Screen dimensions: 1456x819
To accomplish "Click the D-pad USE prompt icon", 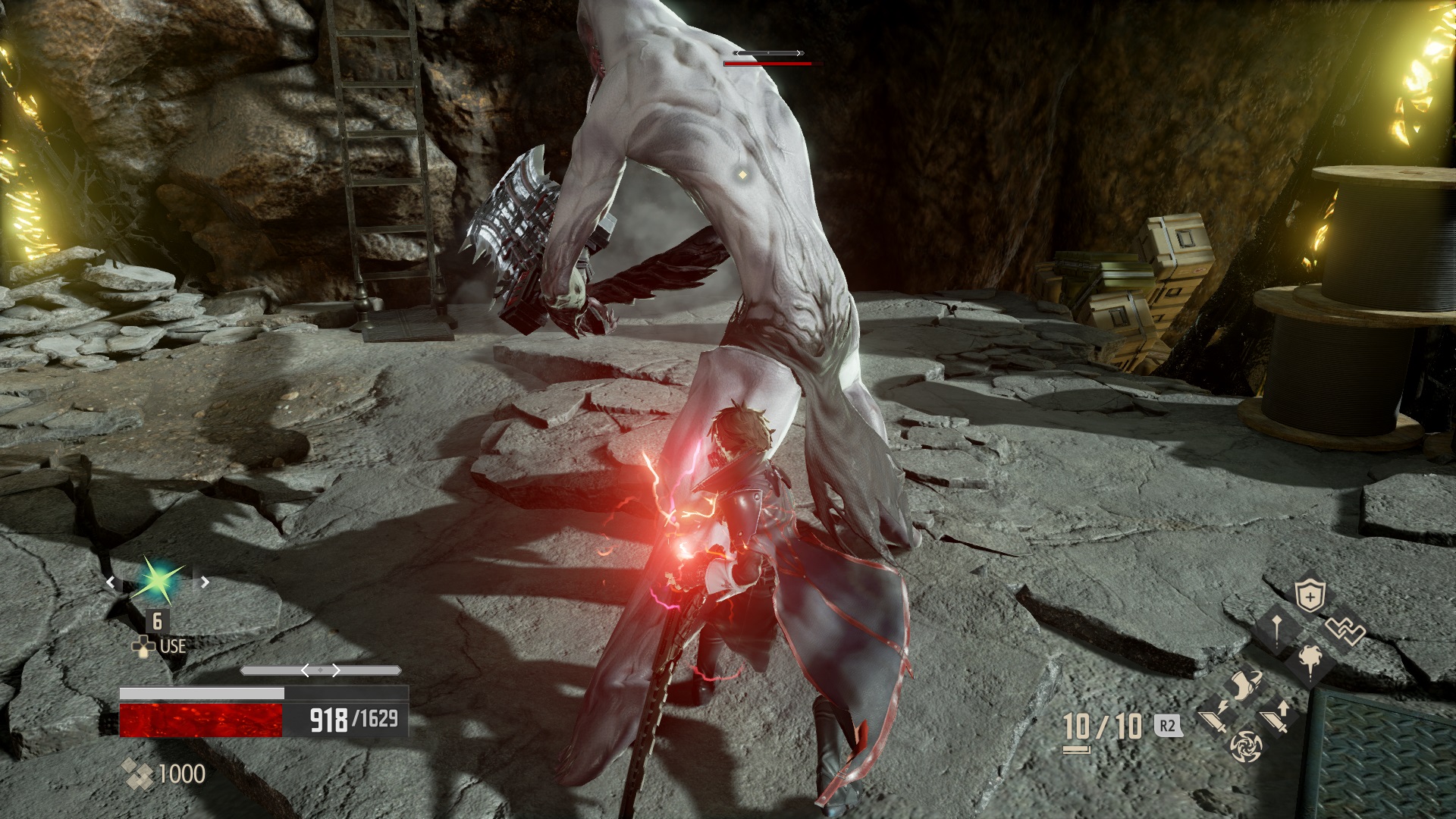I will [x=143, y=647].
